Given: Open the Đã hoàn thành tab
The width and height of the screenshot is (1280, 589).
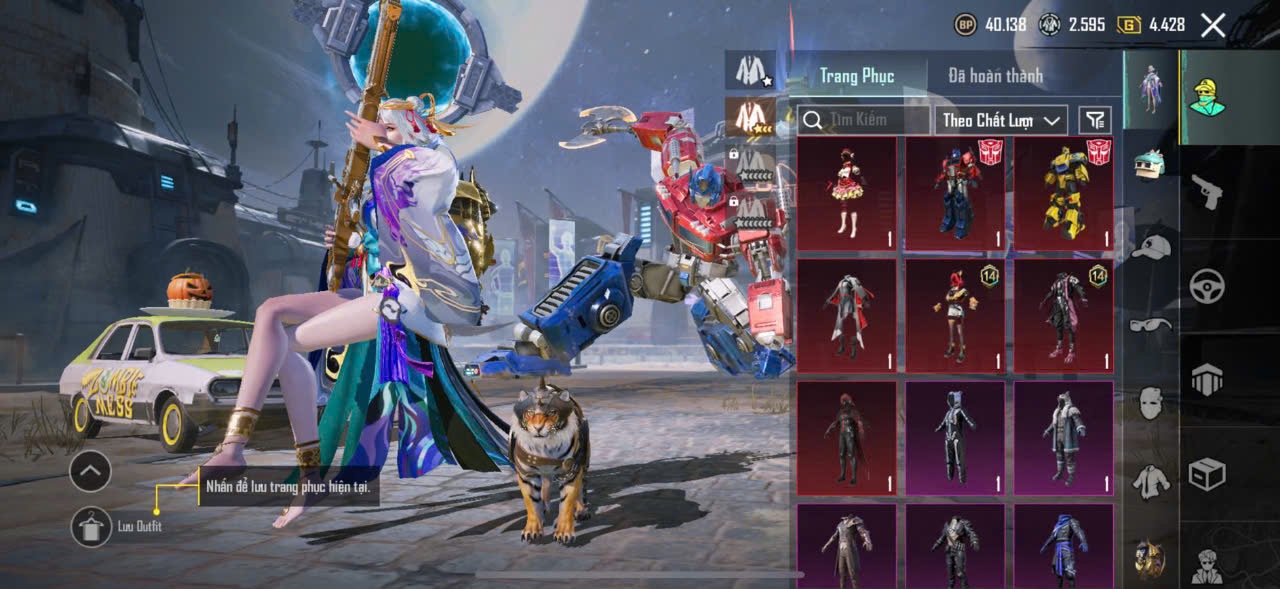Looking at the screenshot, I should pyautogui.click(x=995, y=76).
